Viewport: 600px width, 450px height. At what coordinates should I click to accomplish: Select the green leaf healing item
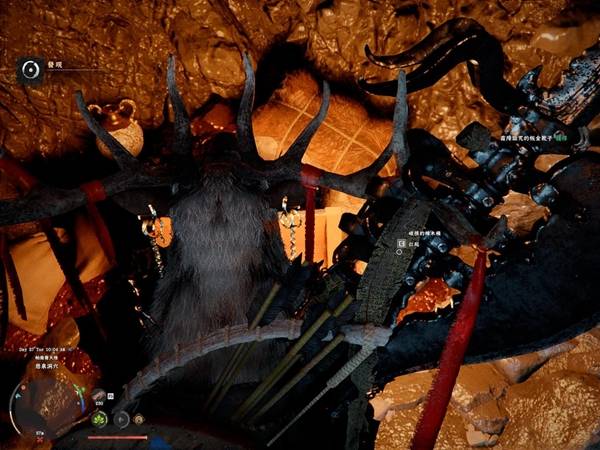click(99, 419)
